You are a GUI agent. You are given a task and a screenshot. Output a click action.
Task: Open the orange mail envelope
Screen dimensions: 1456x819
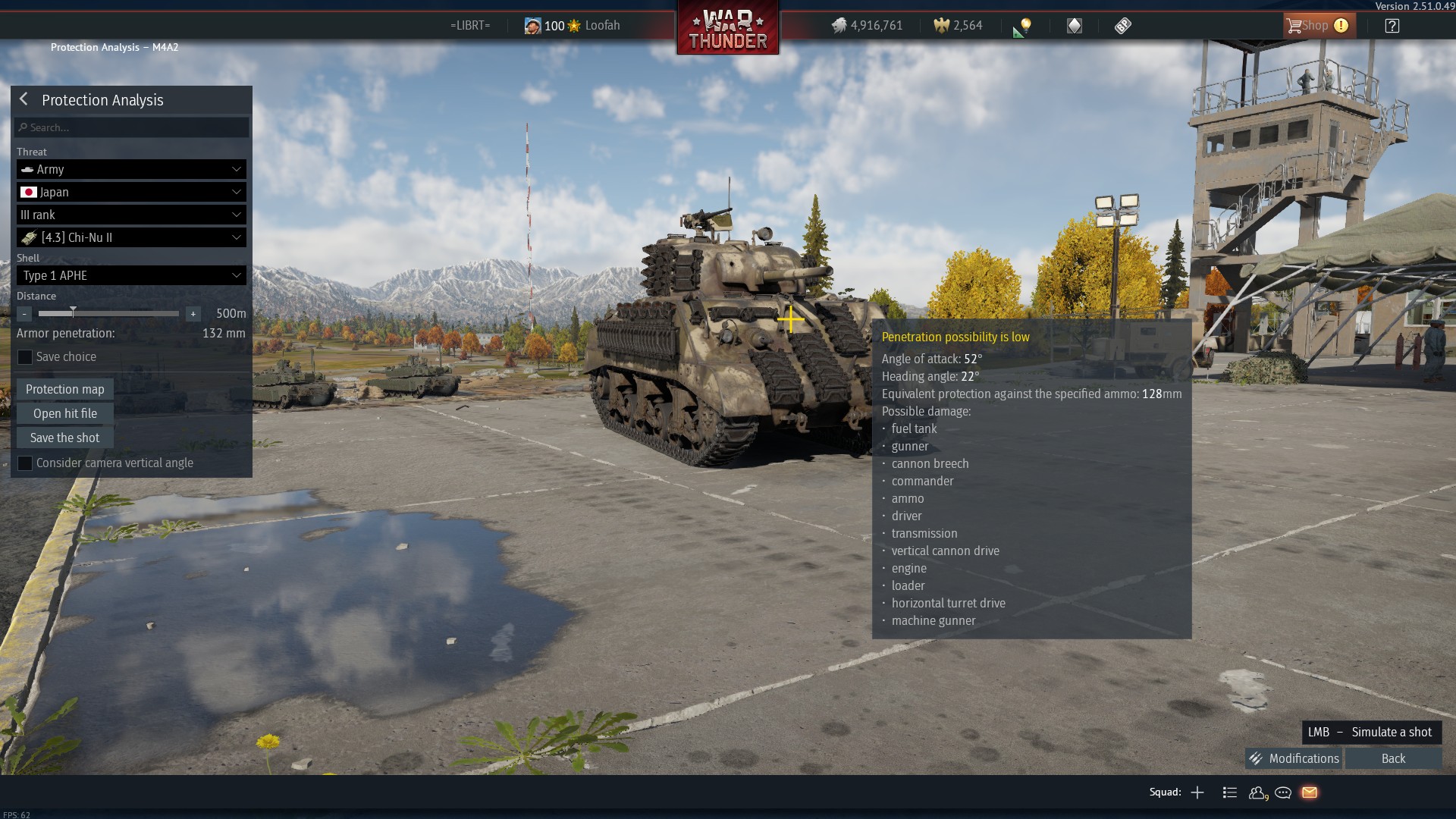[x=1310, y=792]
